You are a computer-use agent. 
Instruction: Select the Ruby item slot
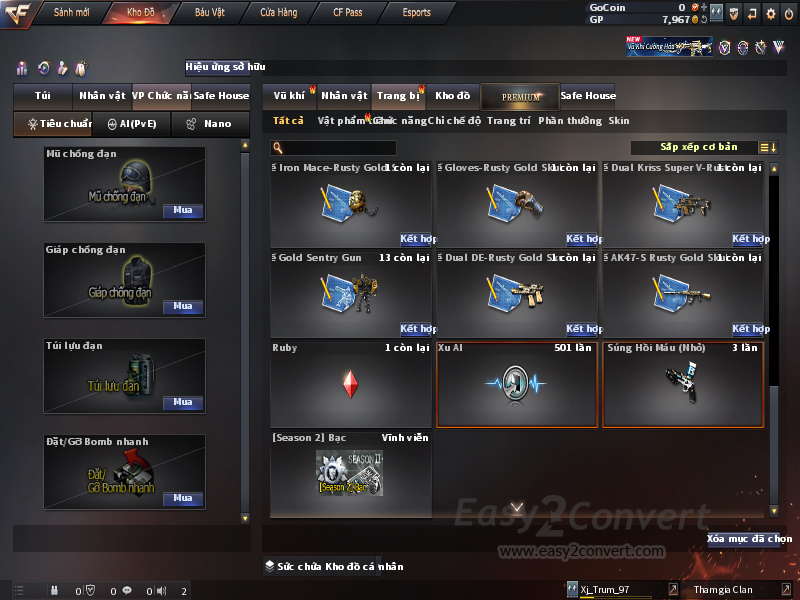(x=351, y=384)
